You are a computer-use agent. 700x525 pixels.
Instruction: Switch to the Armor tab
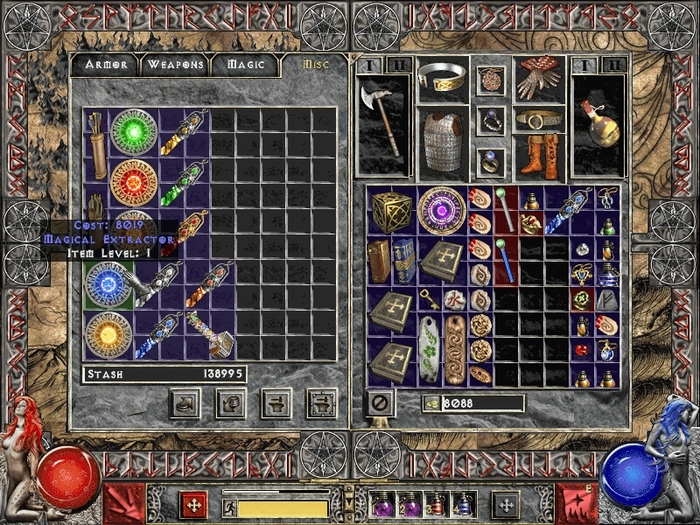point(105,65)
